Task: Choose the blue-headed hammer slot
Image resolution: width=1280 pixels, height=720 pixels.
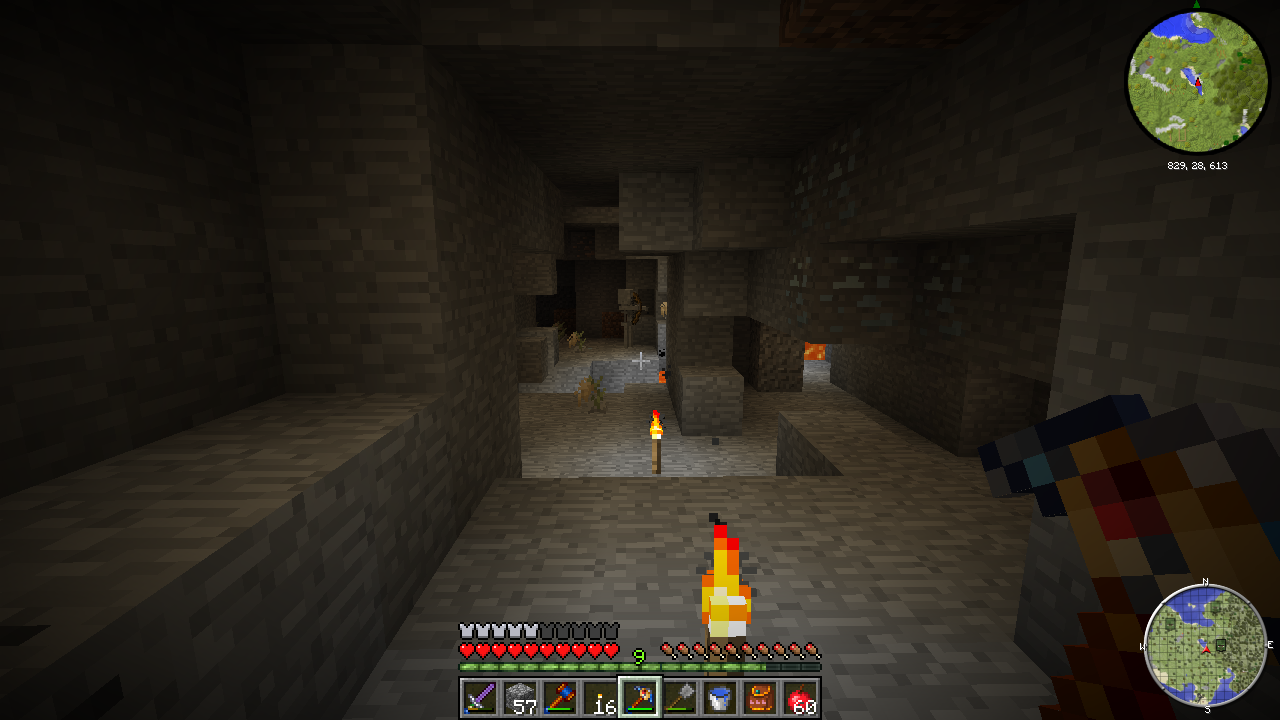Action: click(559, 697)
